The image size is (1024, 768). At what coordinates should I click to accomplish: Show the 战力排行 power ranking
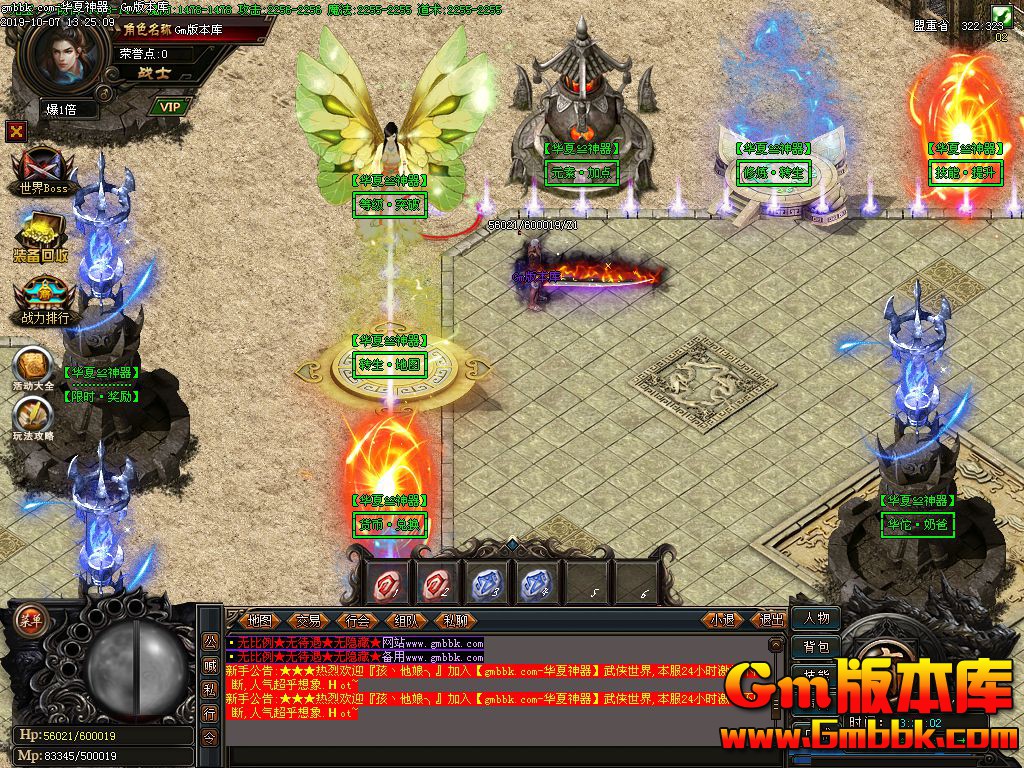tap(44, 302)
